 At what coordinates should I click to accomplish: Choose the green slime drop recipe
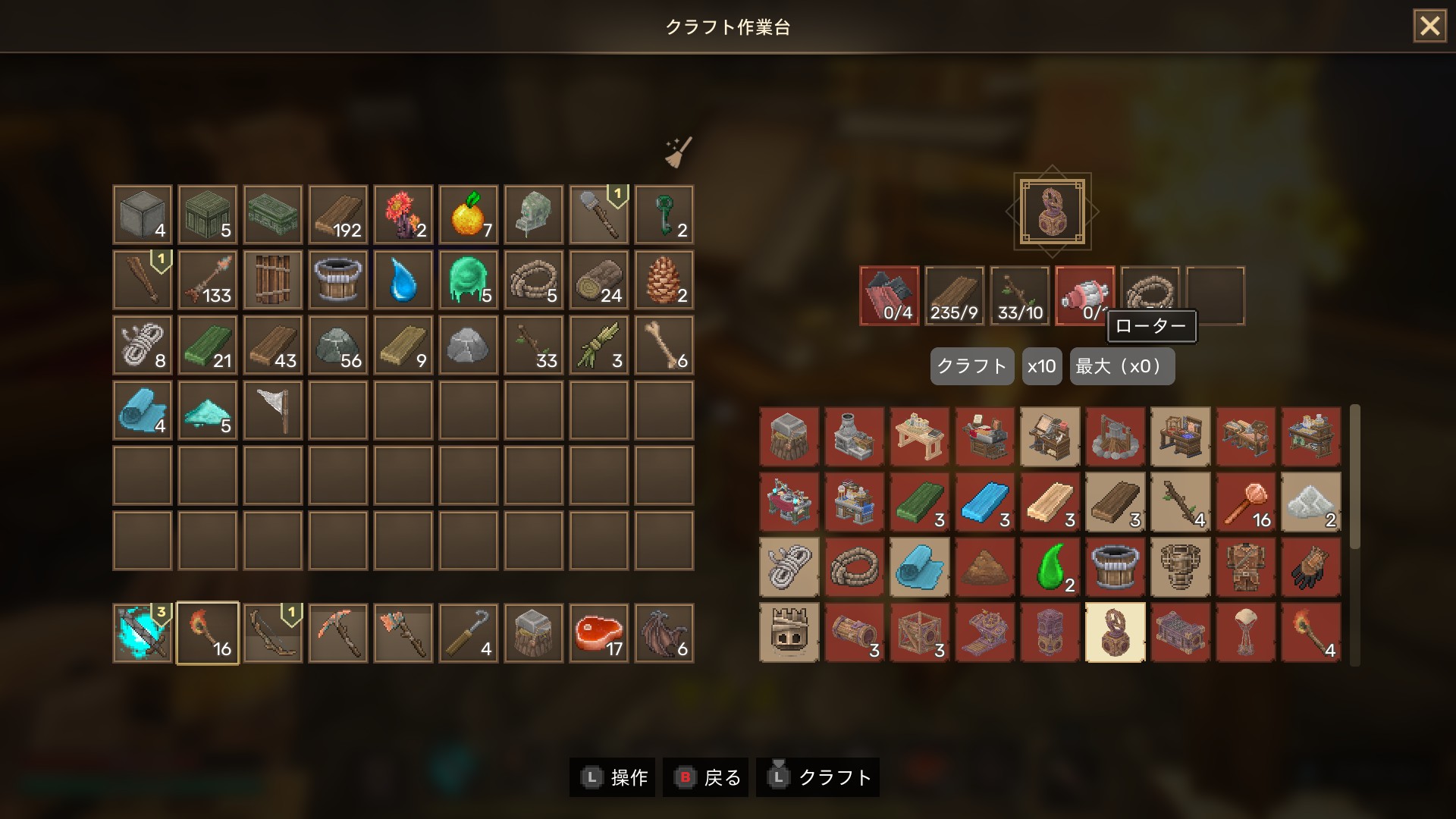pos(1050,567)
